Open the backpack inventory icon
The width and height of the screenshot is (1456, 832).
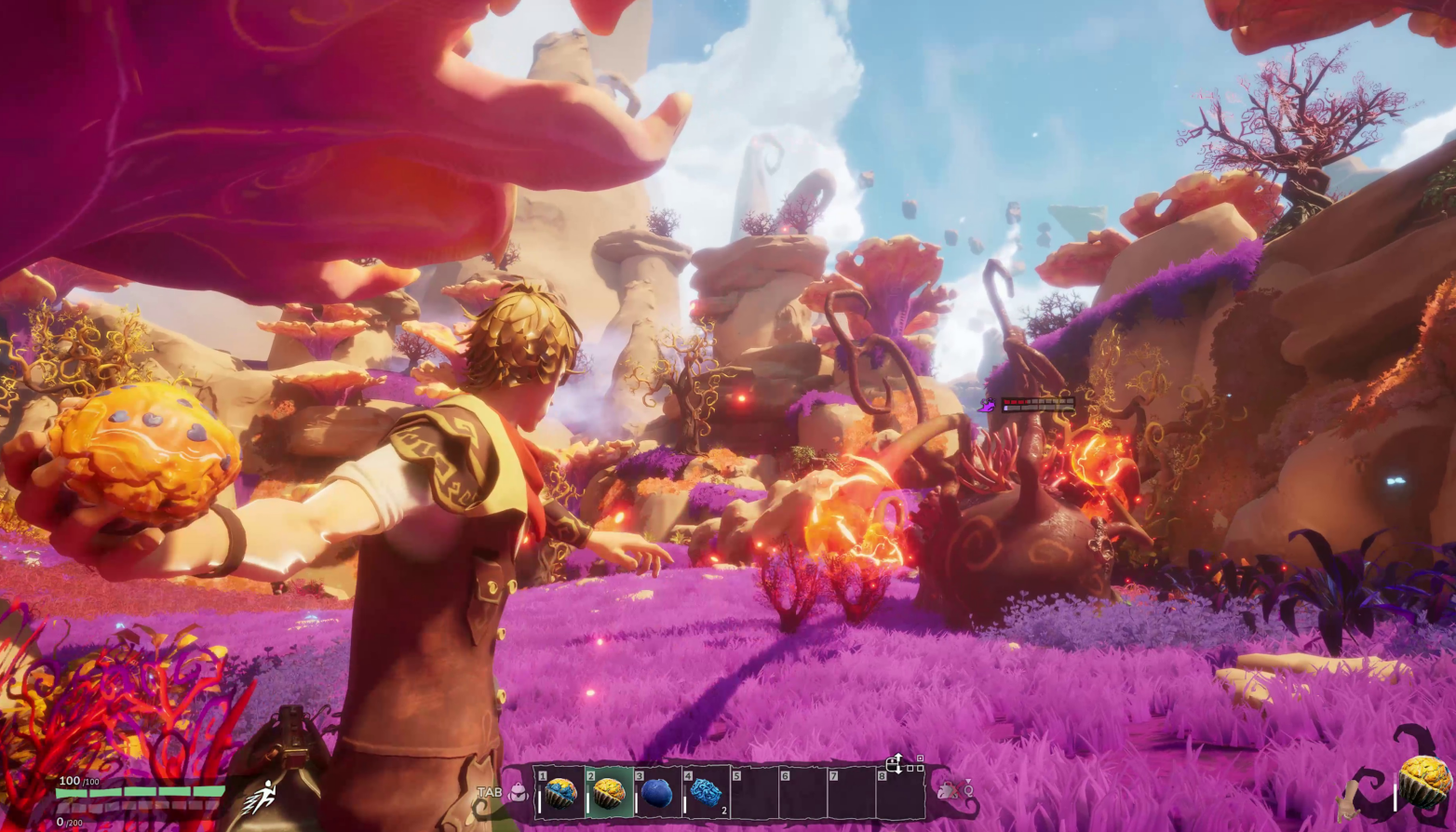click(x=519, y=793)
